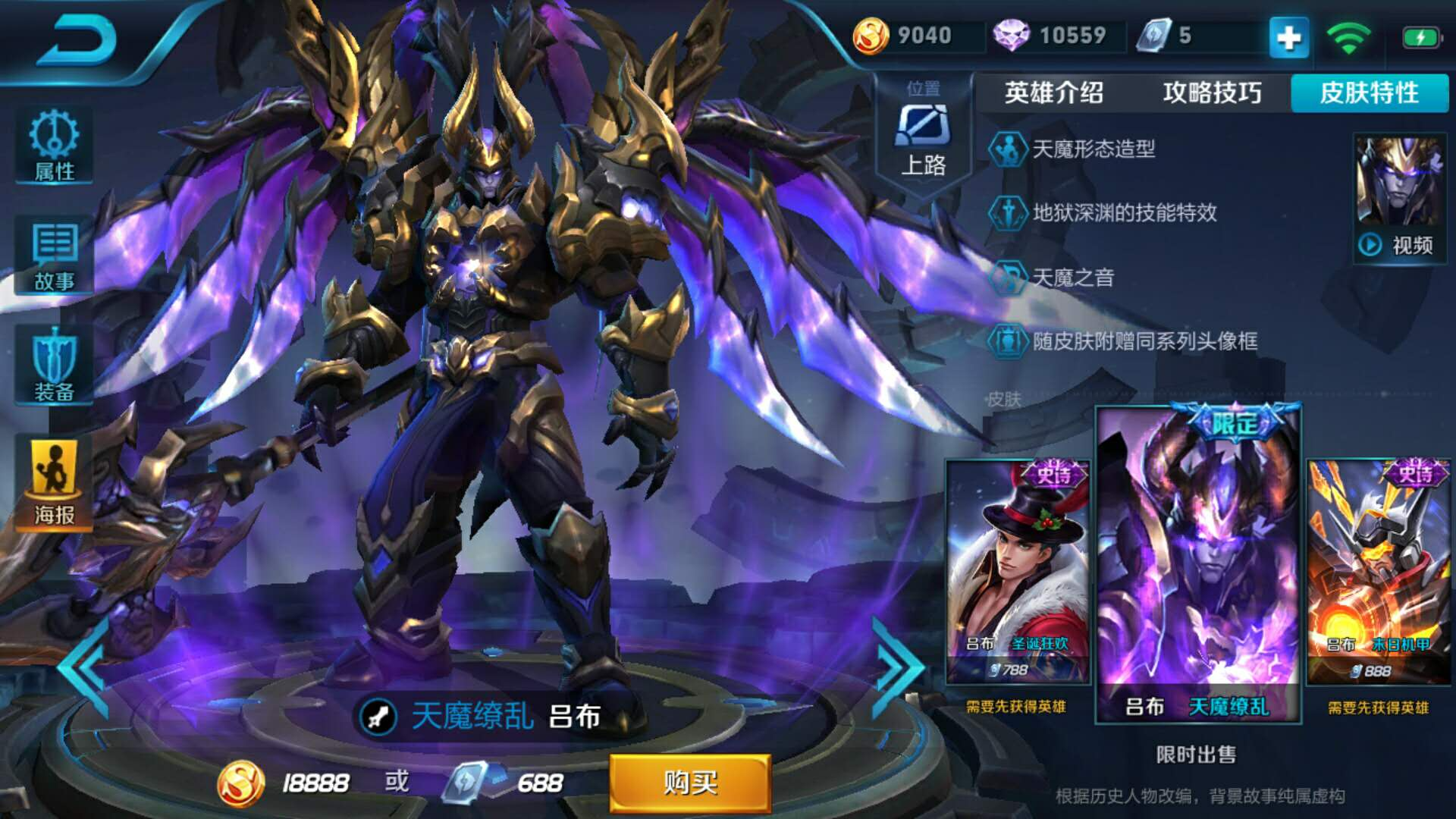Show the next skin with right arrow
This screenshot has width=1456, height=819.
(x=897, y=667)
